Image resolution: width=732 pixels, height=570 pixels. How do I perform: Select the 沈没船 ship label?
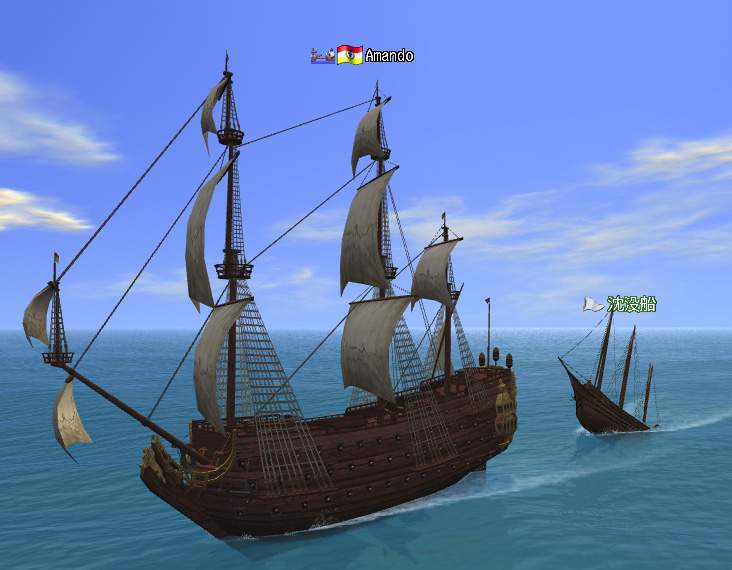point(631,304)
